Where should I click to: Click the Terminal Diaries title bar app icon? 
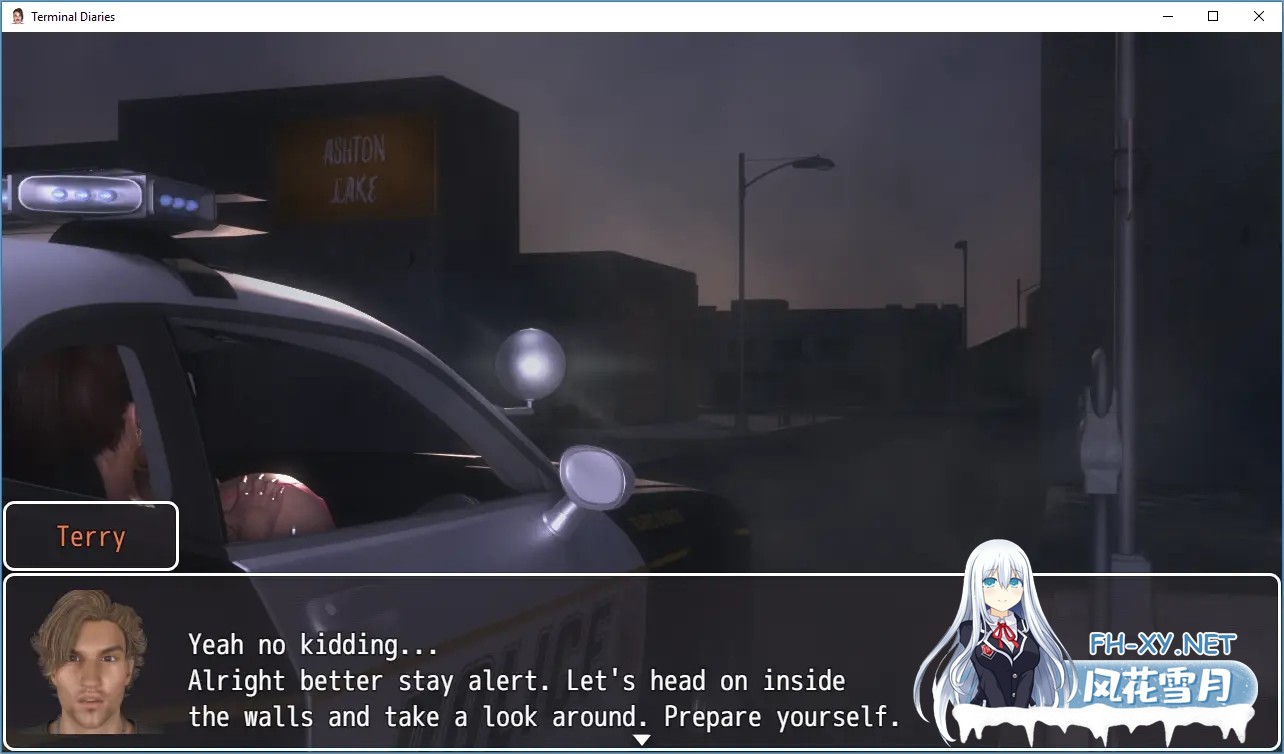coord(20,16)
